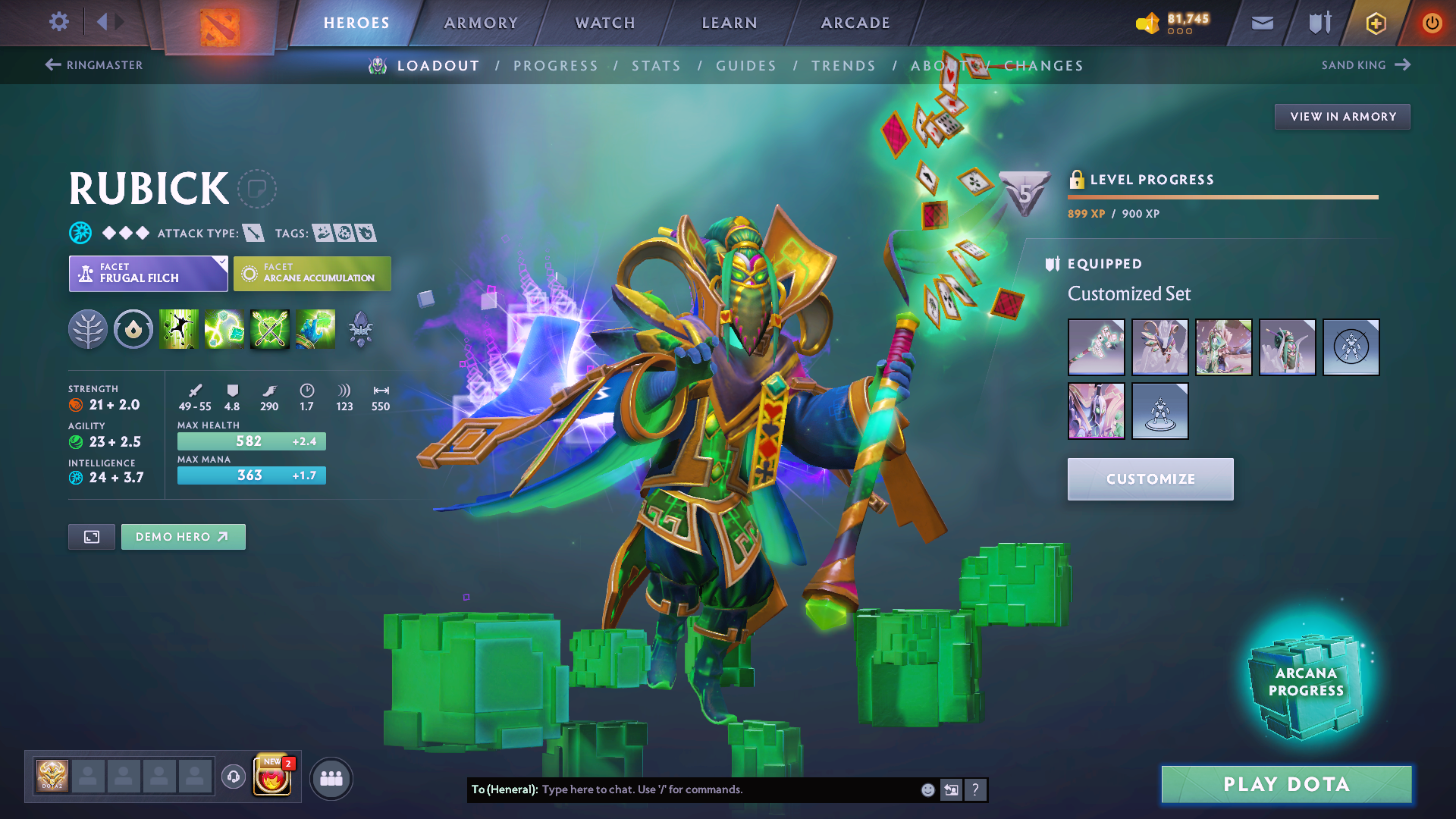Click the Arcana Progress cube

1306,681
